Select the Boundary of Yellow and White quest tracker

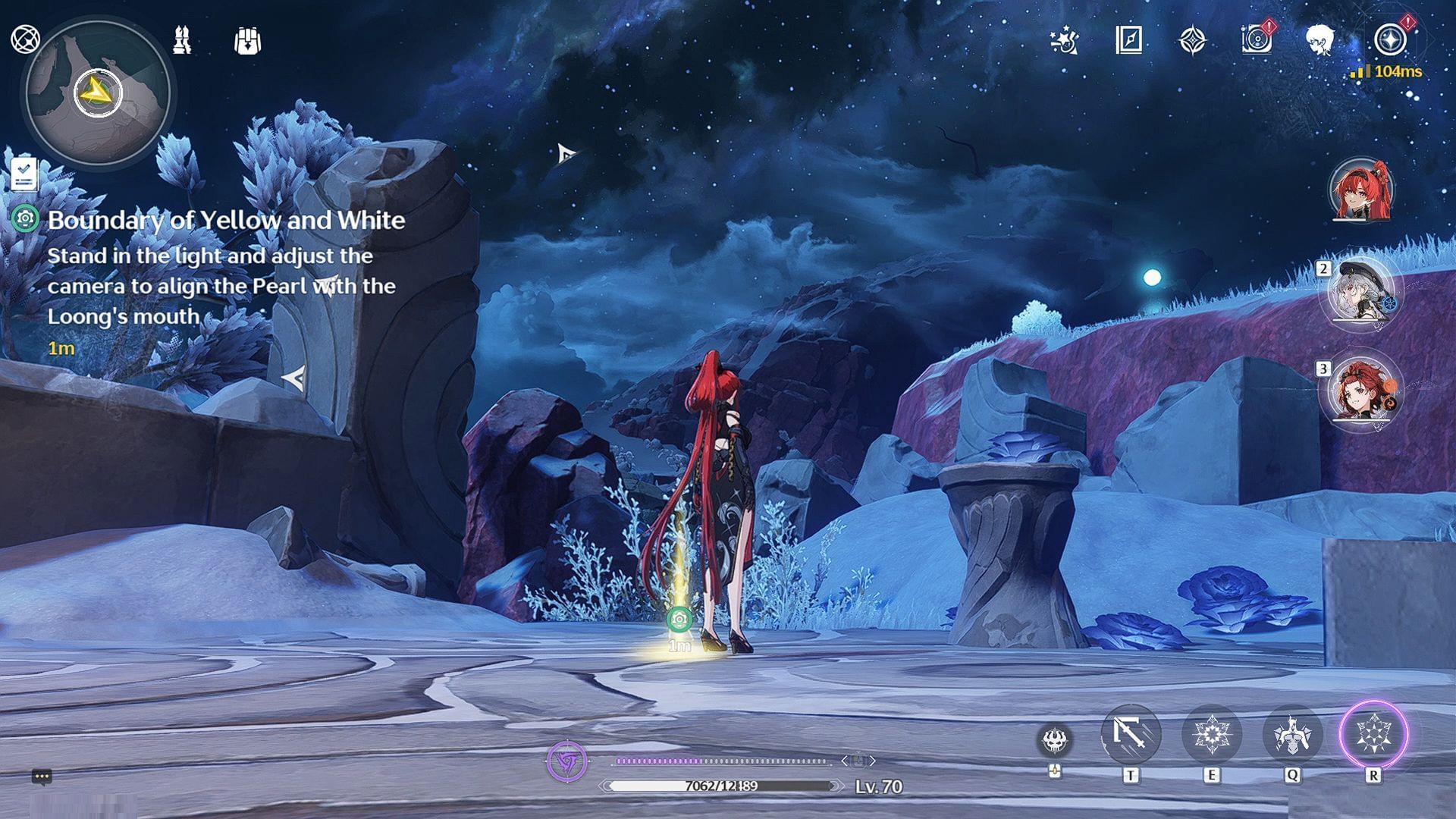tap(226, 220)
